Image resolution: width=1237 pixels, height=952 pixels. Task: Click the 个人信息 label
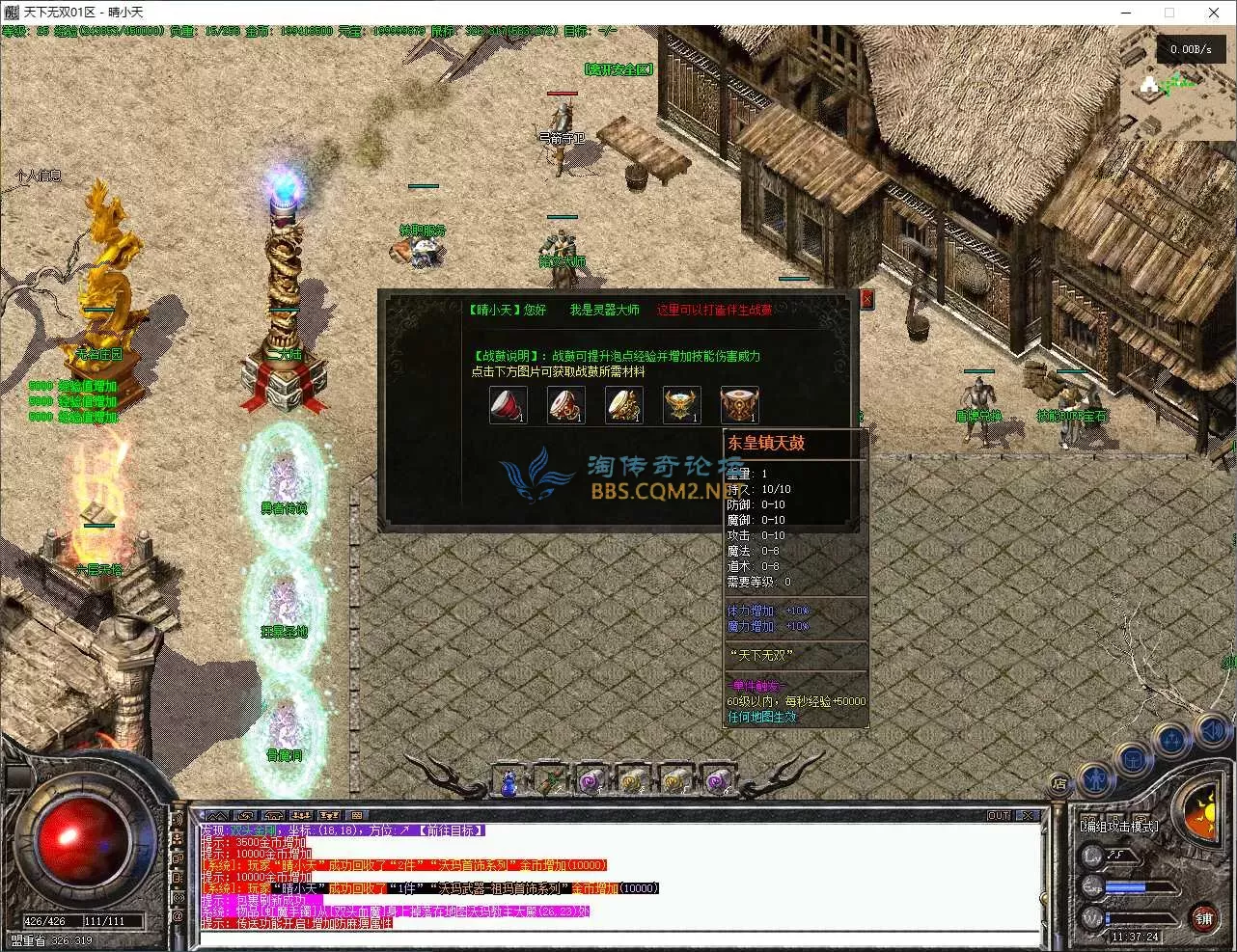[38, 176]
